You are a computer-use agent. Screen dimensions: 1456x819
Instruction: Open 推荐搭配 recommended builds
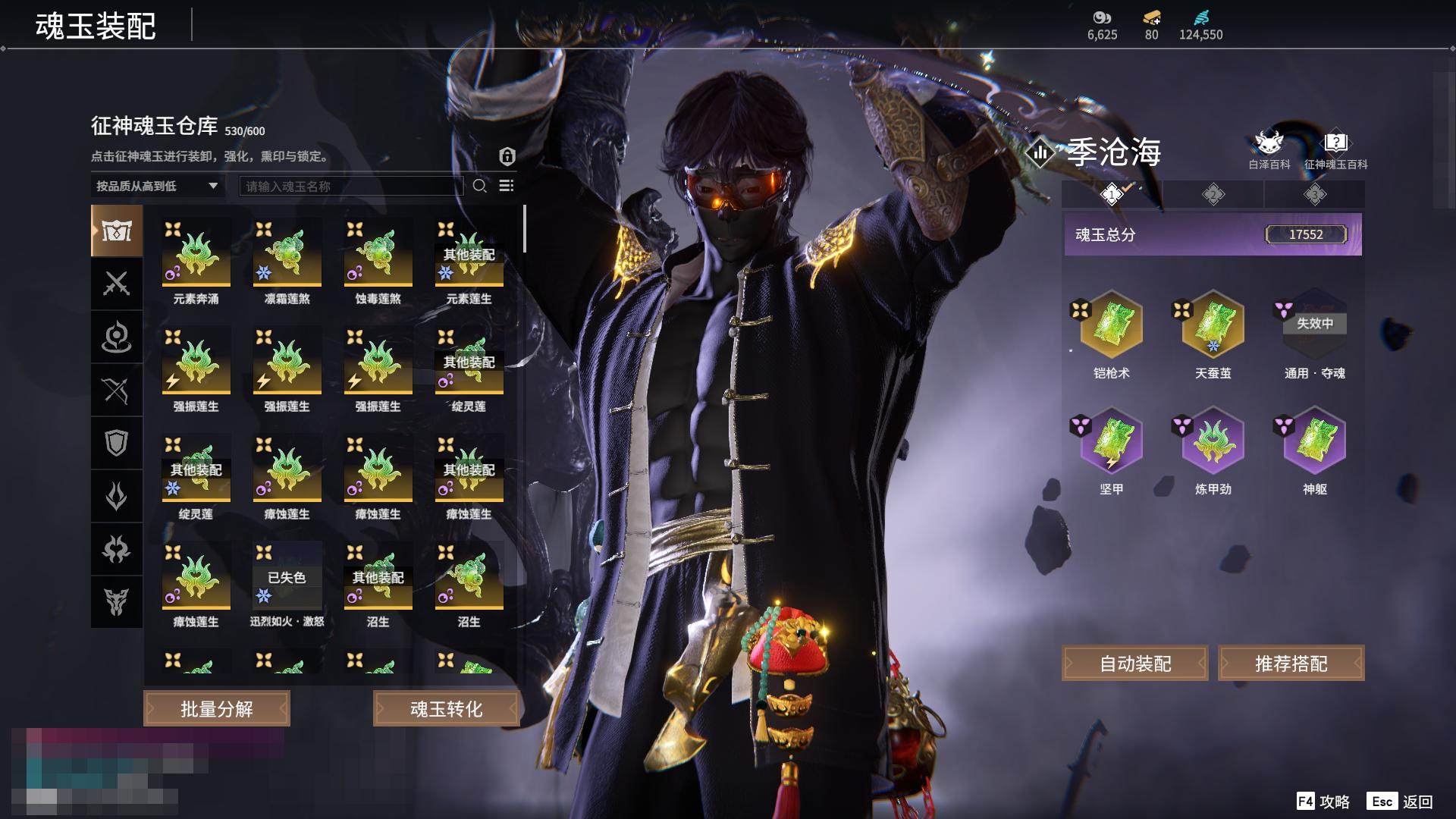pos(1291,664)
